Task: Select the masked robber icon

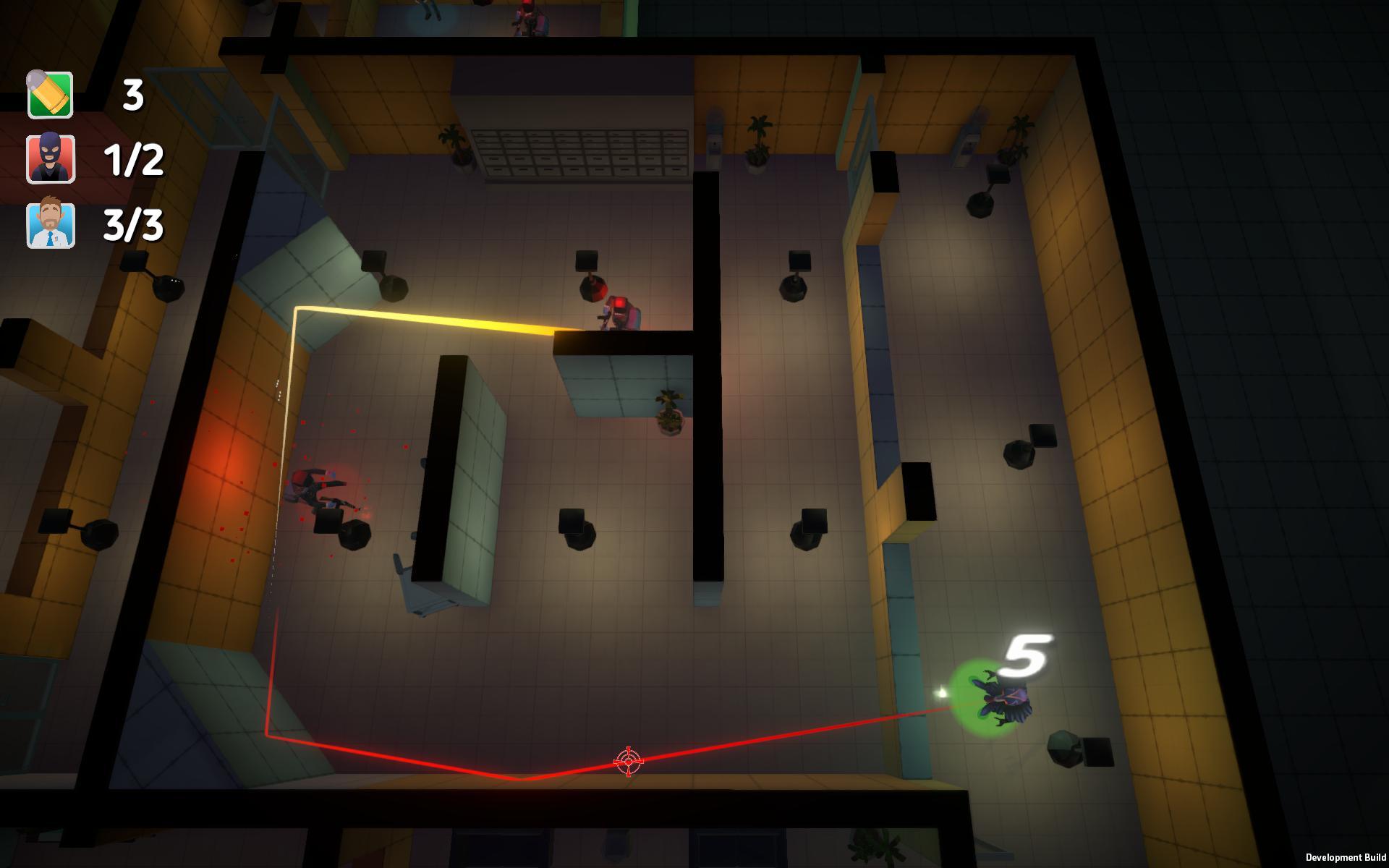Action: pyautogui.click(x=51, y=158)
